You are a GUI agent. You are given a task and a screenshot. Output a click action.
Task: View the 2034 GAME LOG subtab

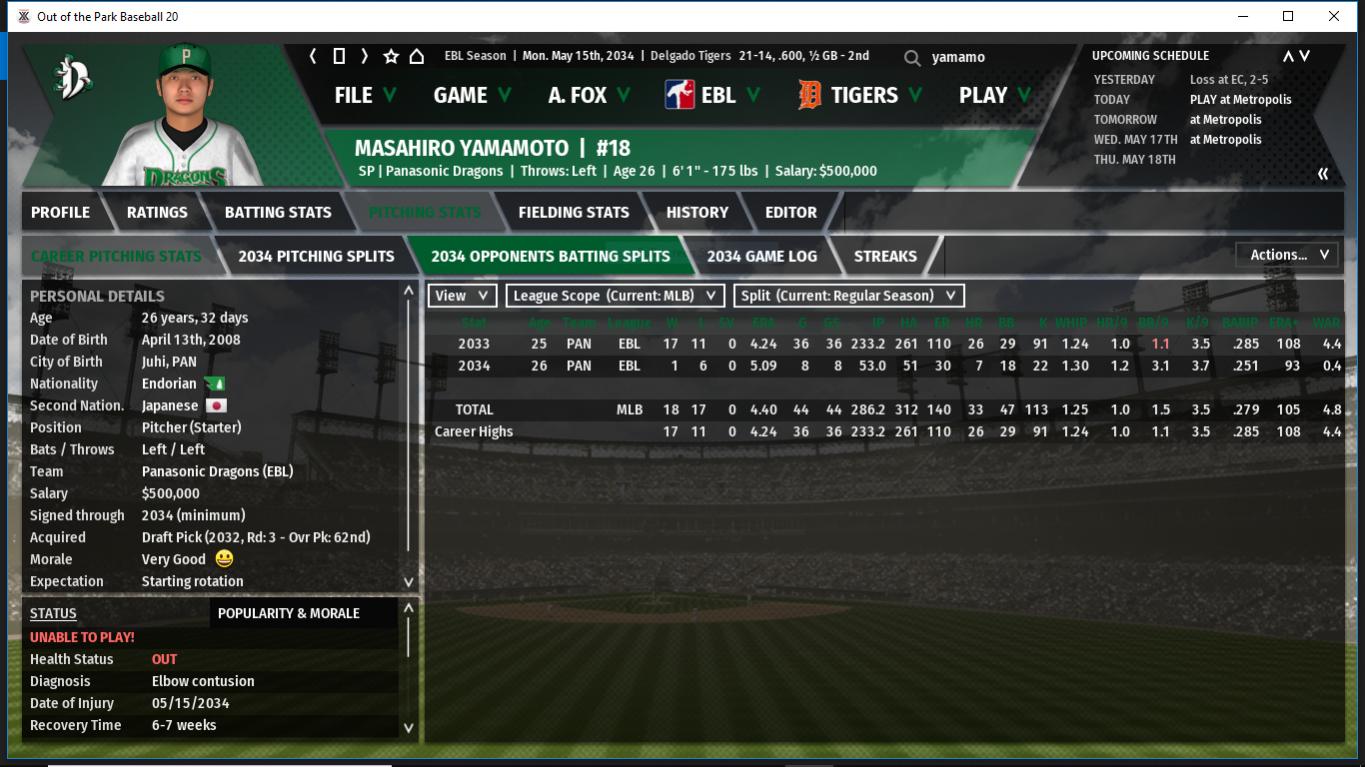pyautogui.click(x=761, y=256)
